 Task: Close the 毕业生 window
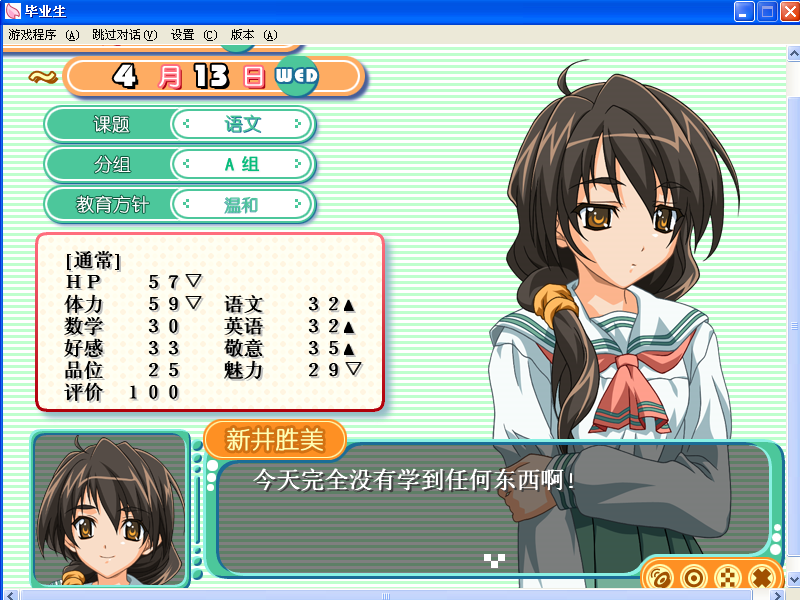click(787, 12)
